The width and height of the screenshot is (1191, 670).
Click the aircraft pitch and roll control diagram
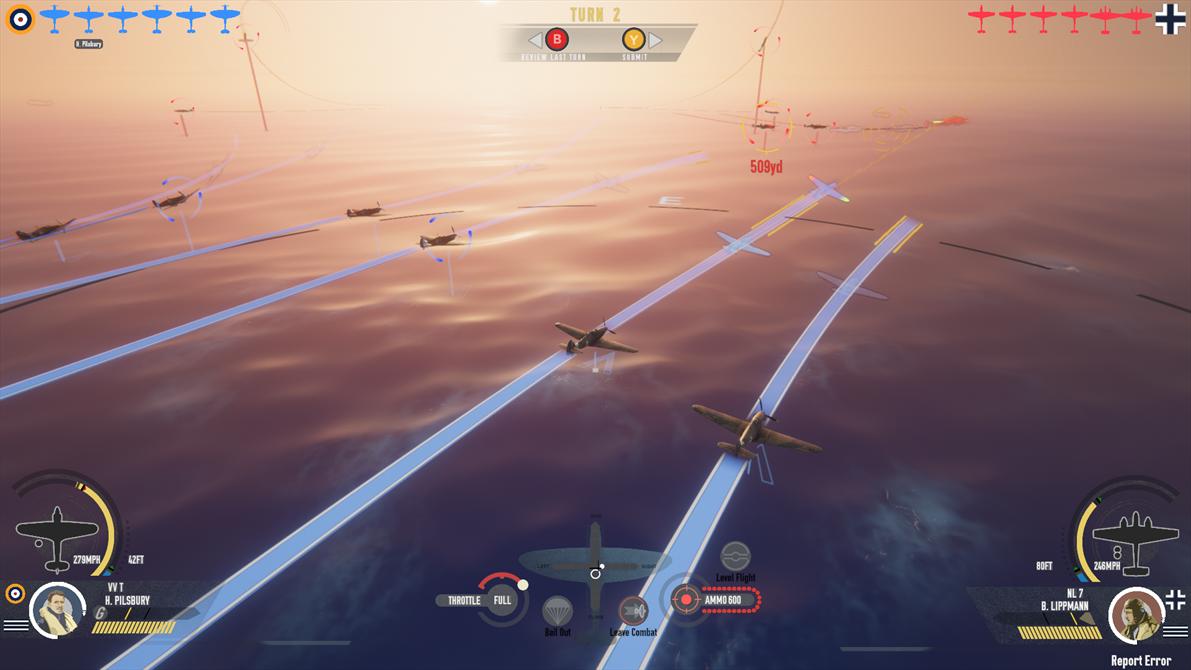[595, 568]
